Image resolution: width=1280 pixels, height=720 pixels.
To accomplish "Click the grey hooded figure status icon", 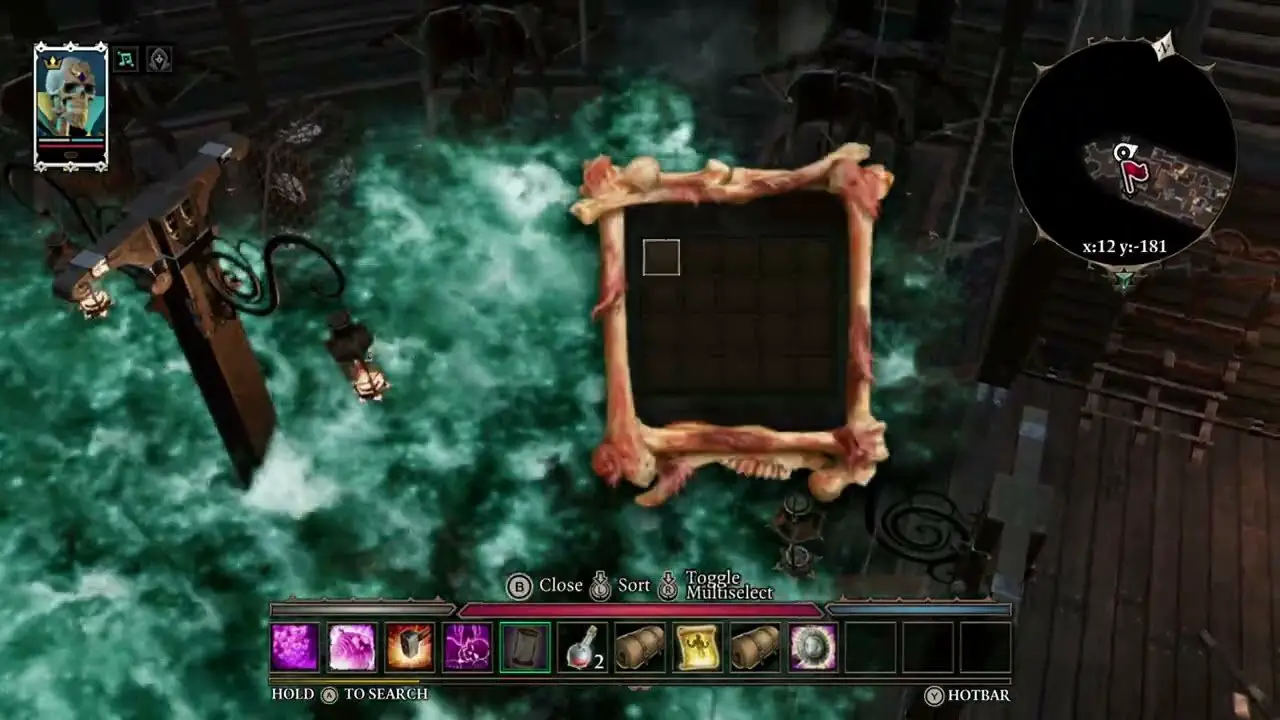I will tap(159, 59).
